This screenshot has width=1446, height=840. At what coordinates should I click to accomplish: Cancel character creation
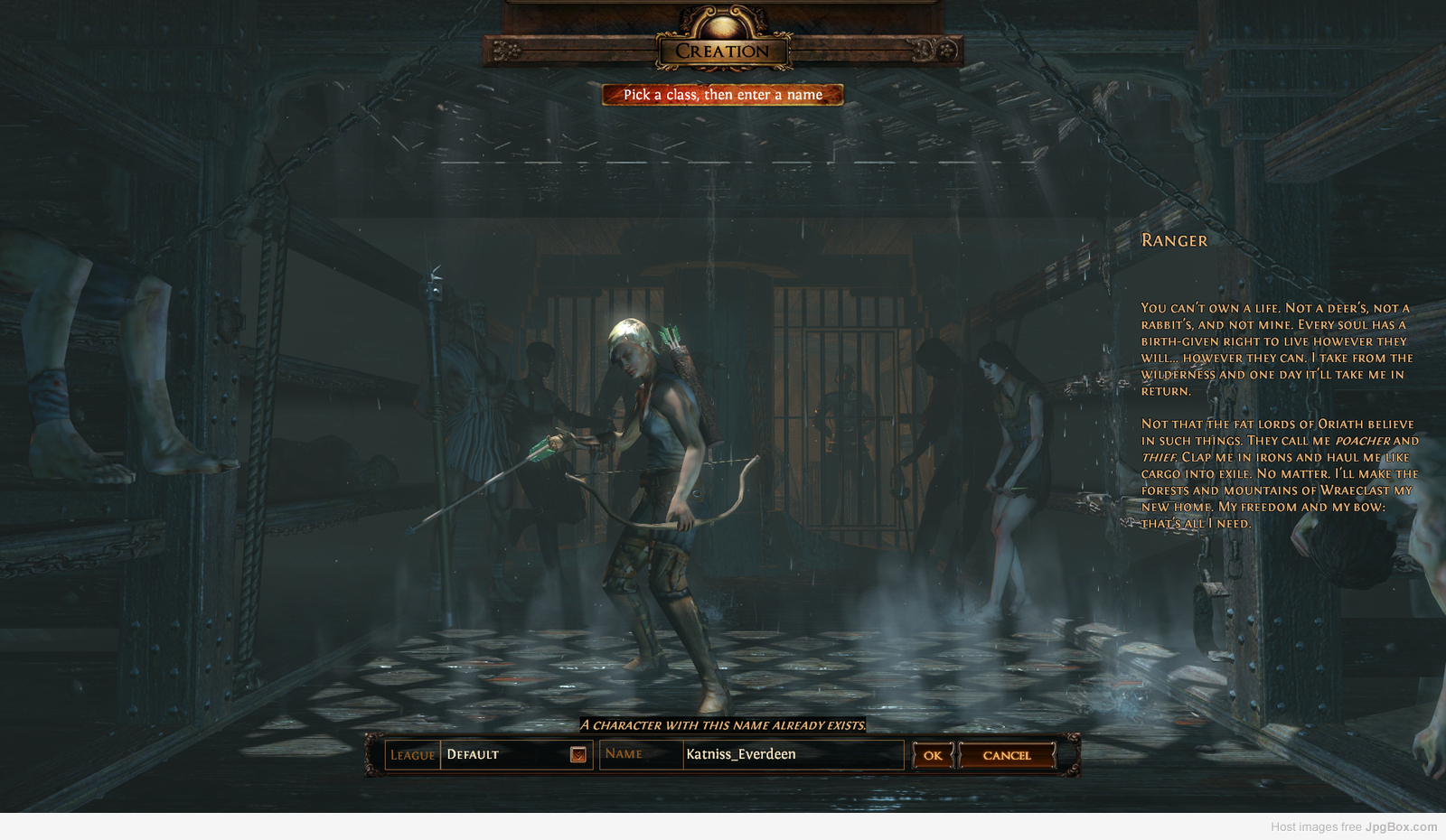tap(1007, 755)
